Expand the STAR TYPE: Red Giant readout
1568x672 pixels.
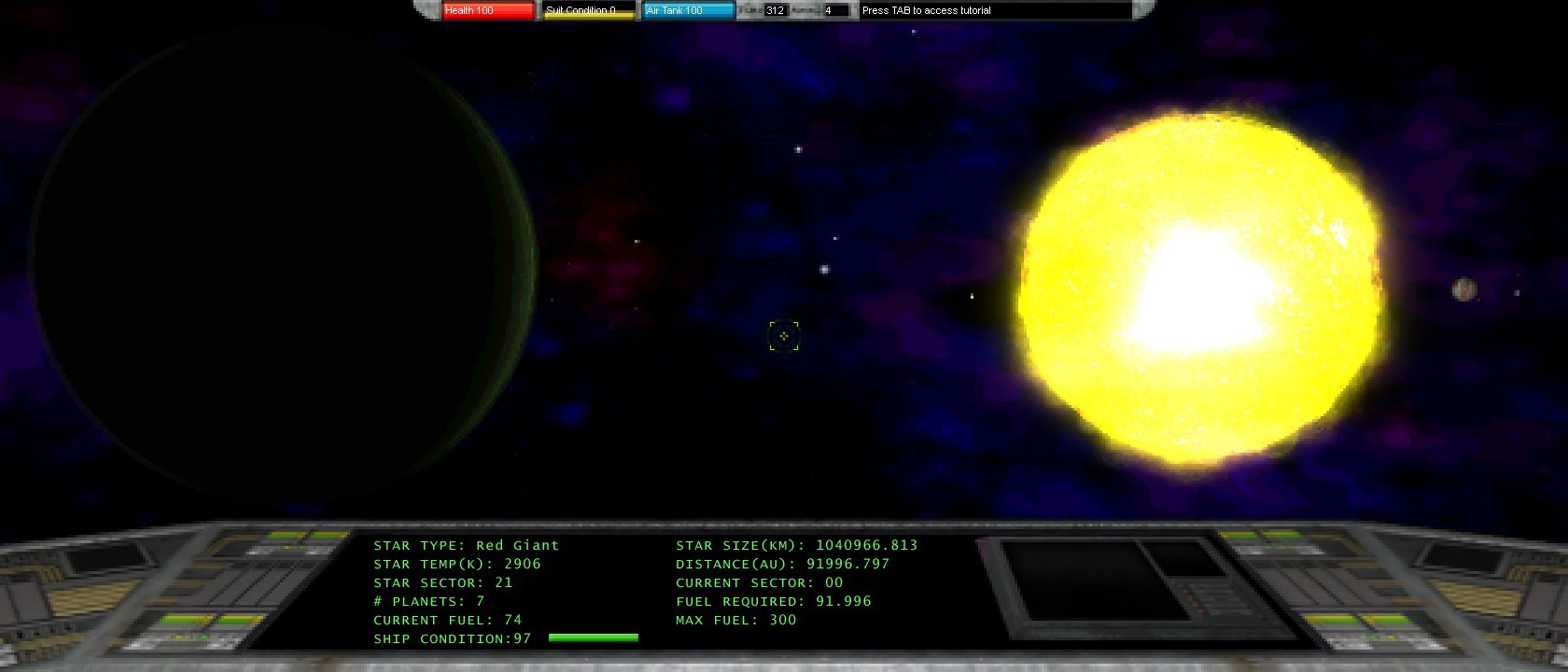[464, 545]
